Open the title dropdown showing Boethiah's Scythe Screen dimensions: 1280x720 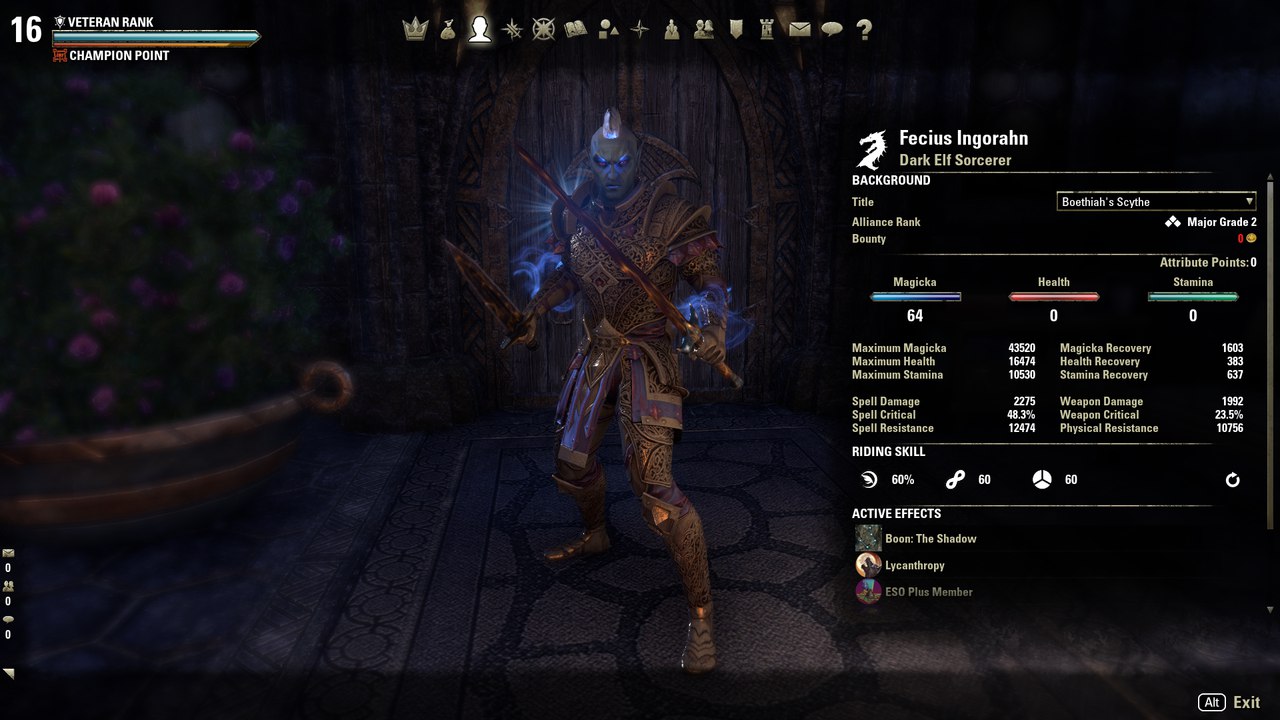point(1156,202)
